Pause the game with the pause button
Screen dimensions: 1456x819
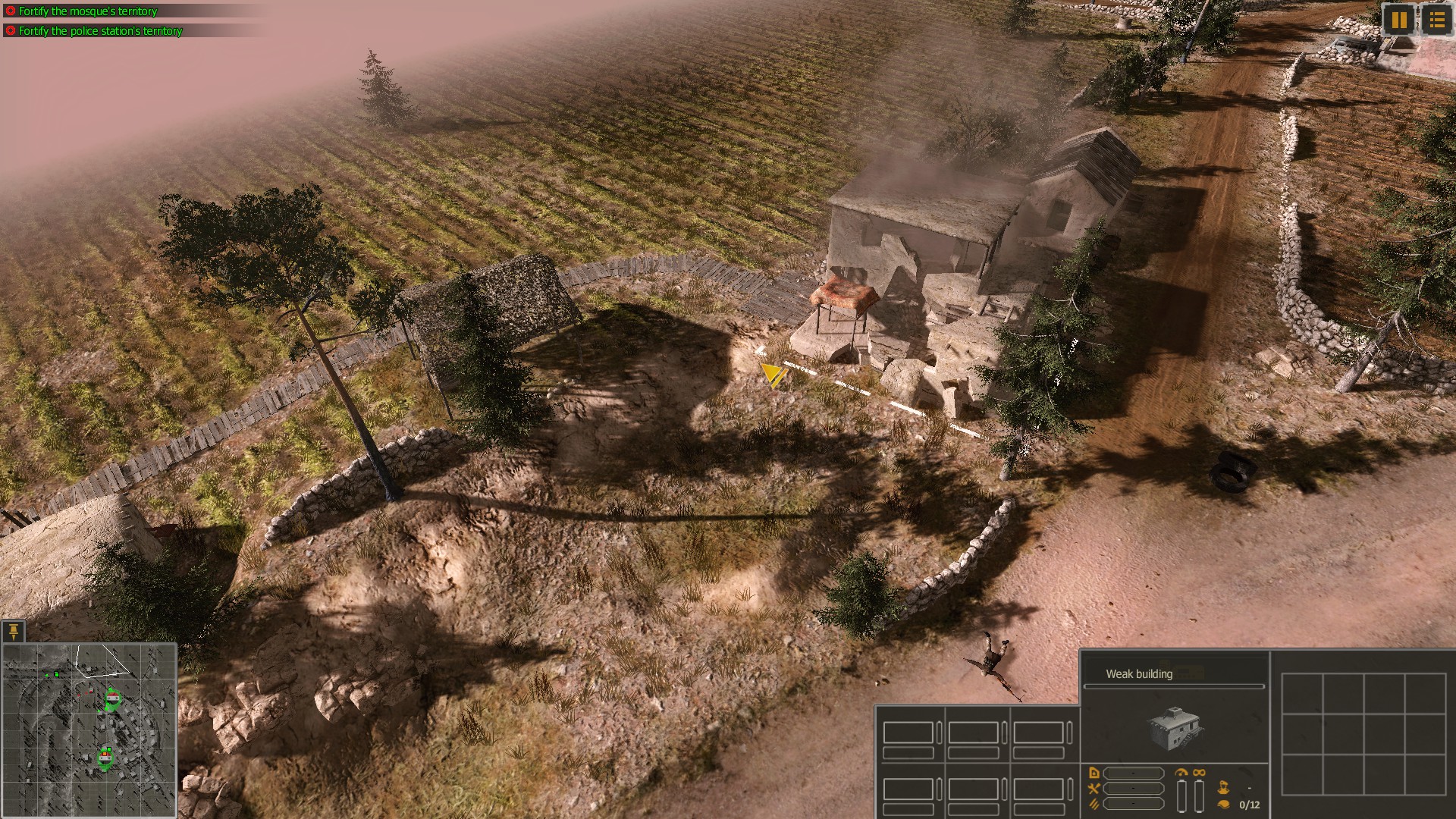[1399, 20]
